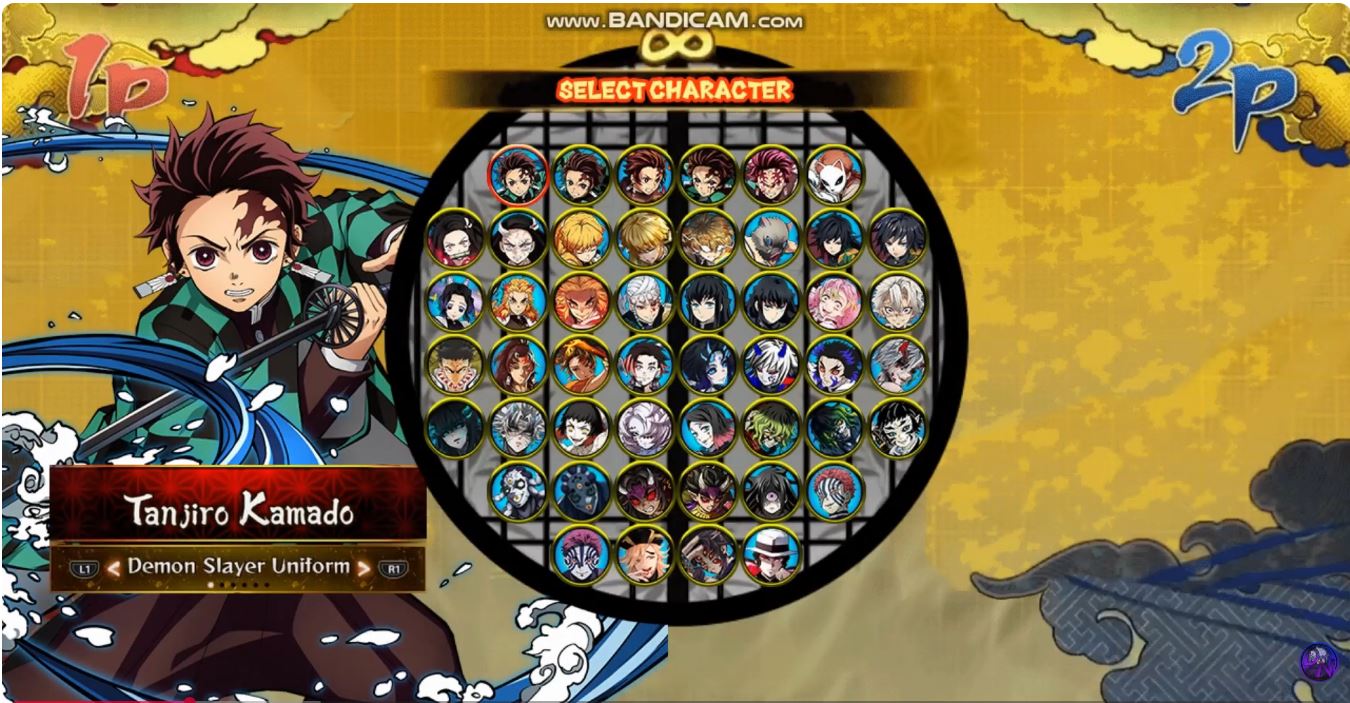Screen dimensions: 1350x703
Task: Pick Gyomei with the bead necklace
Action: tap(456, 364)
